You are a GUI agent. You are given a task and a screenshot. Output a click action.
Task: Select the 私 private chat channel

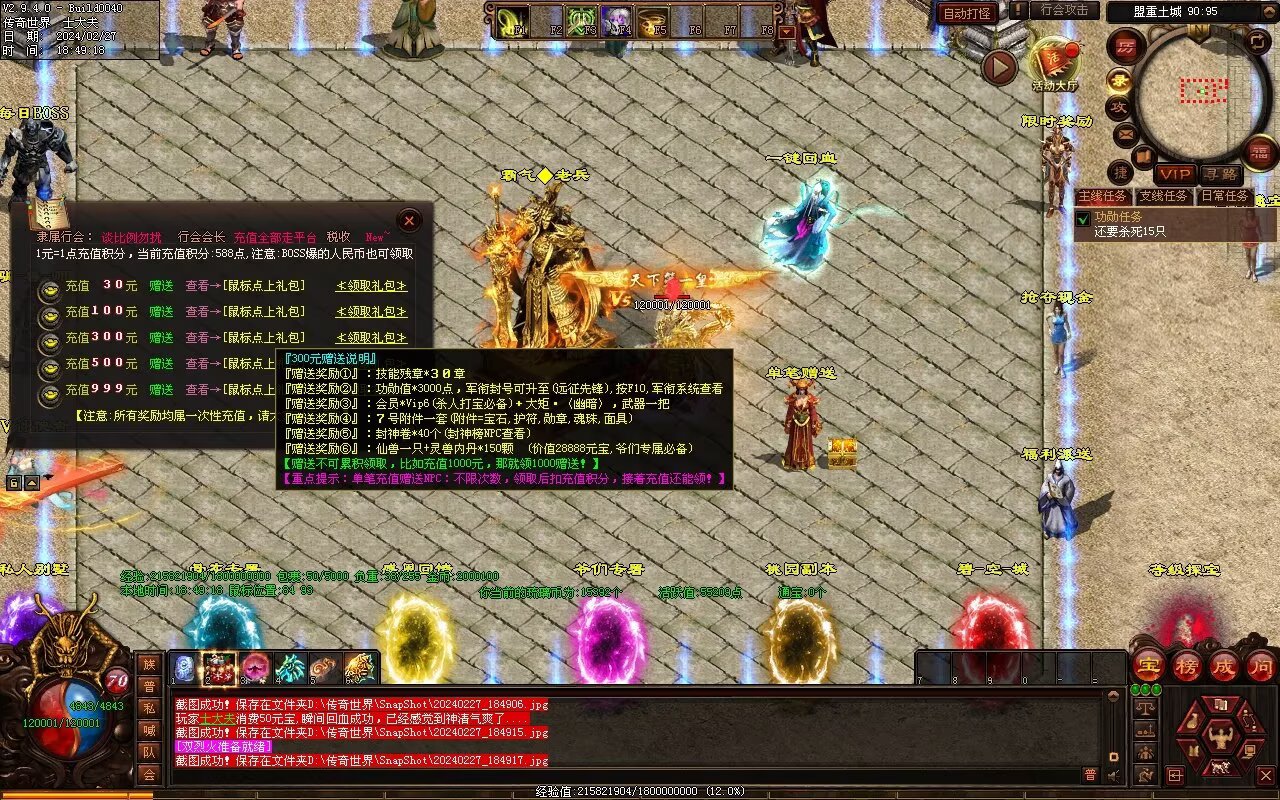148,708
